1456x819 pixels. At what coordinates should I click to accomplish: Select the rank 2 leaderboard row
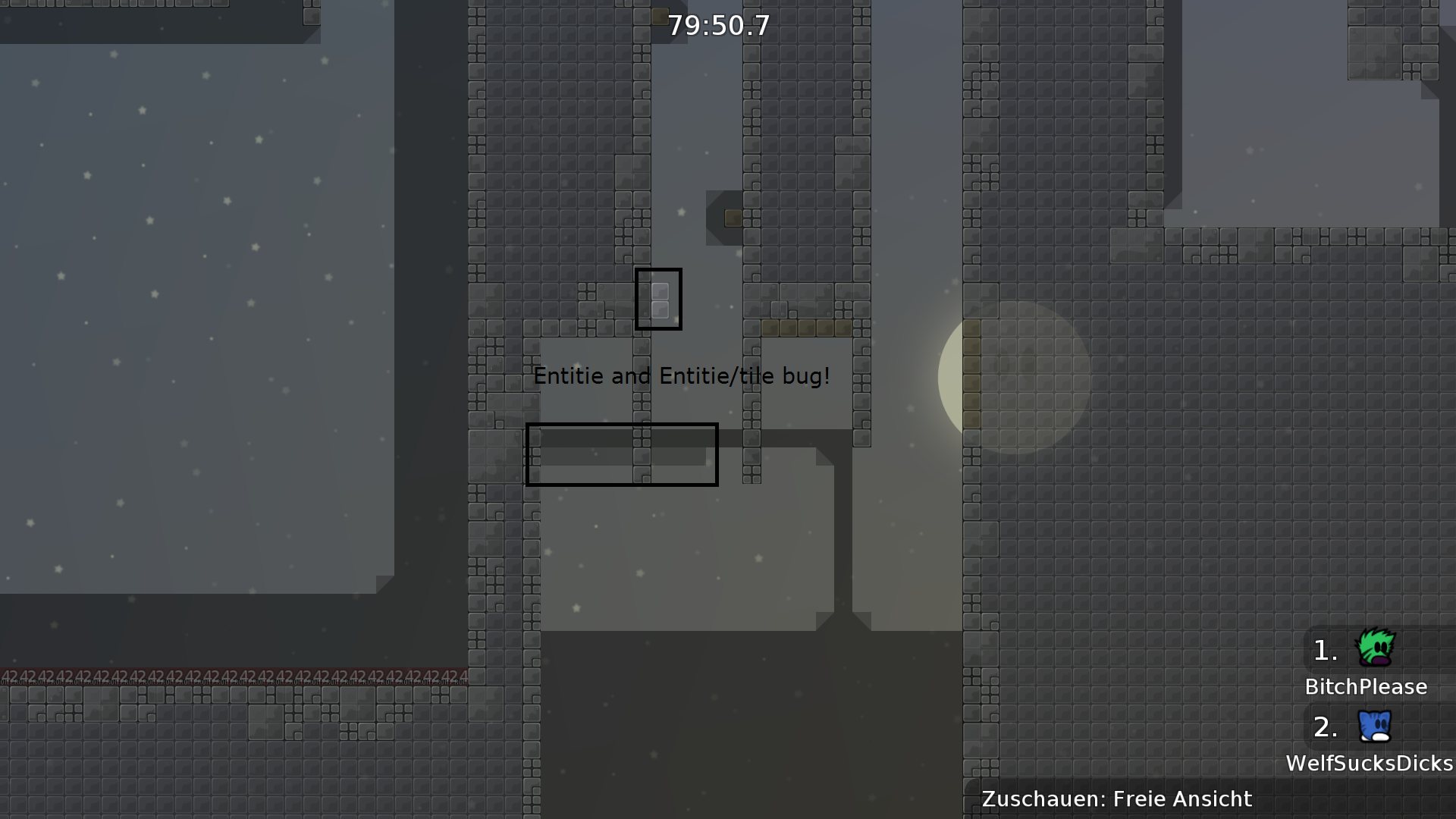[1365, 743]
